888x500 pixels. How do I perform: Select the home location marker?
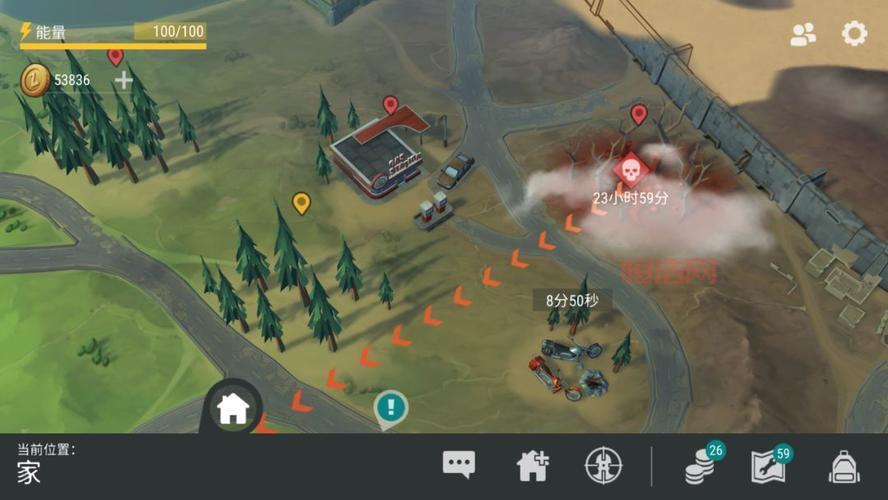coord(233,407)
